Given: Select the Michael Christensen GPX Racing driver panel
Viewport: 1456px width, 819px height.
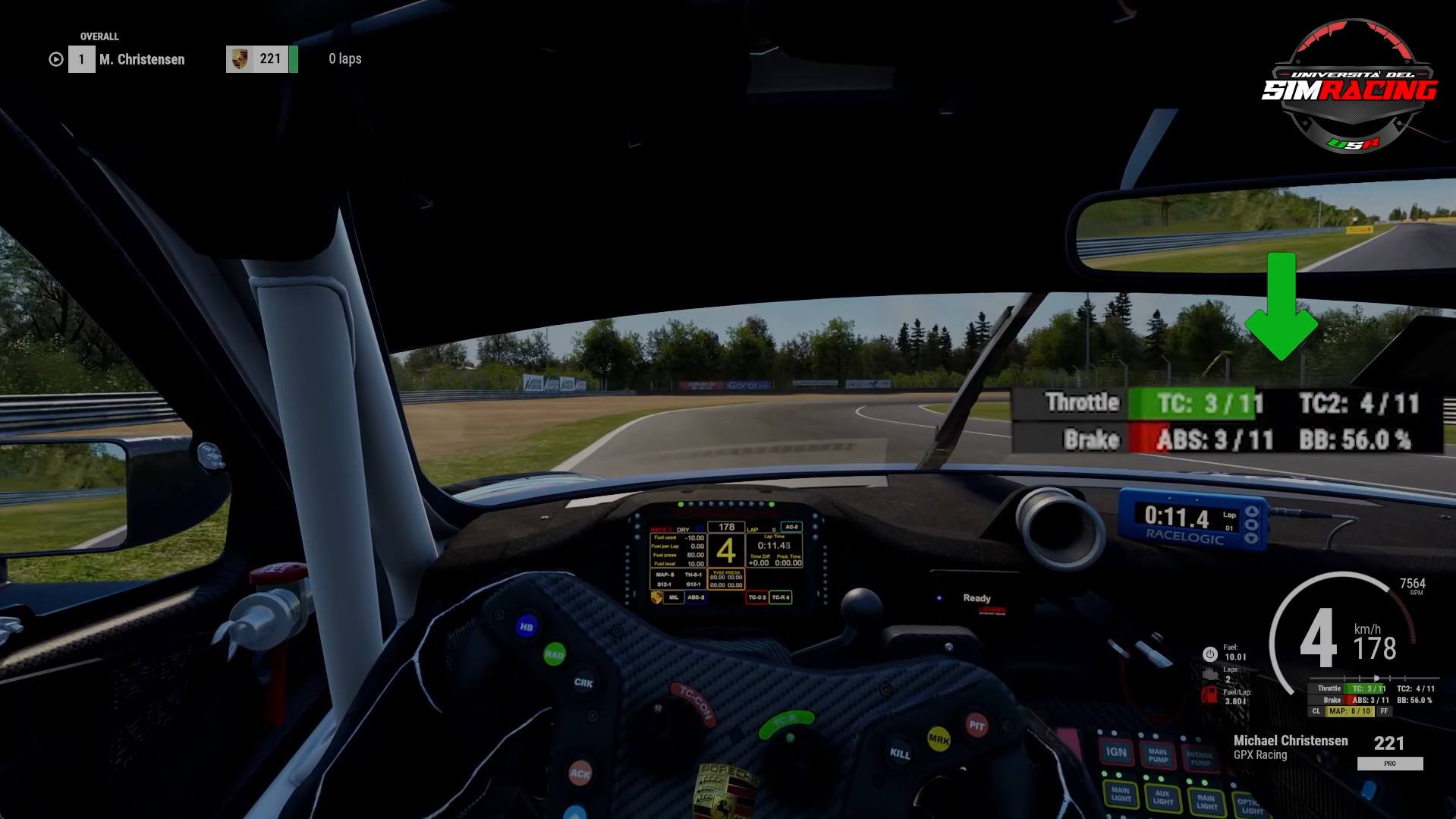Looking at the screenshot, I should [x=1290, y=747].
